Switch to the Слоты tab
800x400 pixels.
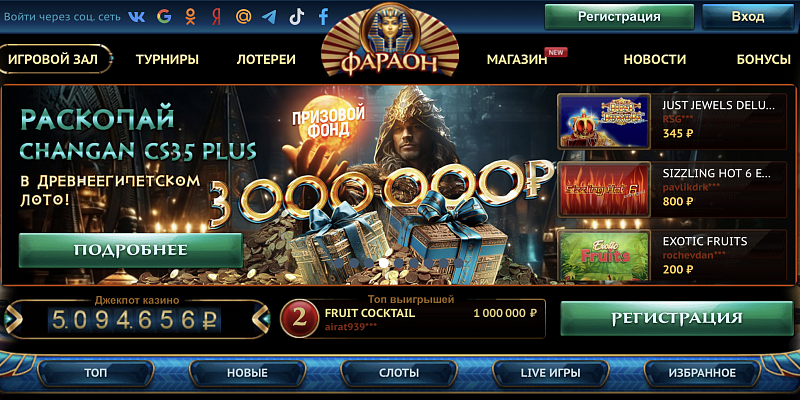[399, 373]
